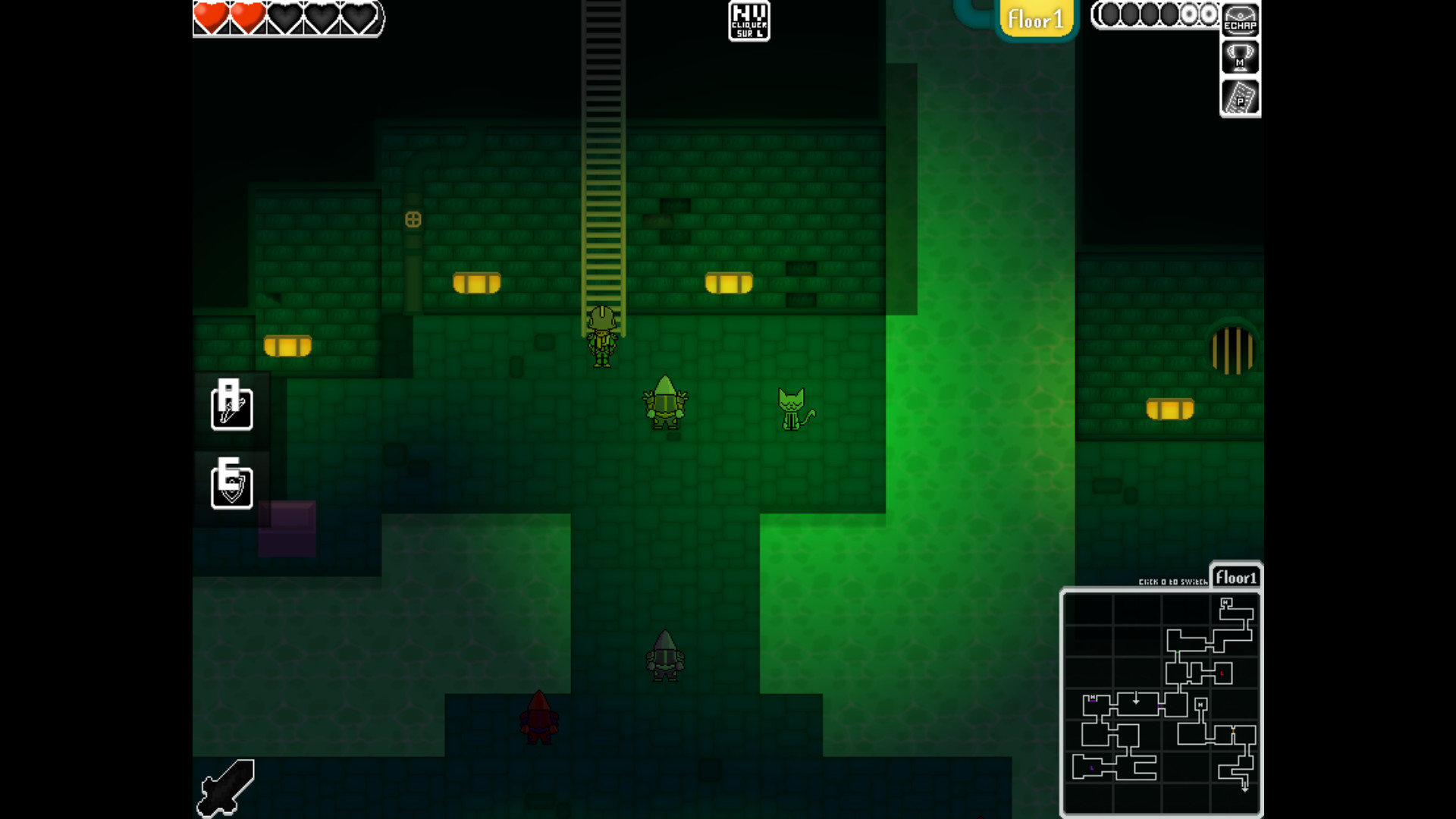Select the shield guard icon labeled G

pos(231,485)
